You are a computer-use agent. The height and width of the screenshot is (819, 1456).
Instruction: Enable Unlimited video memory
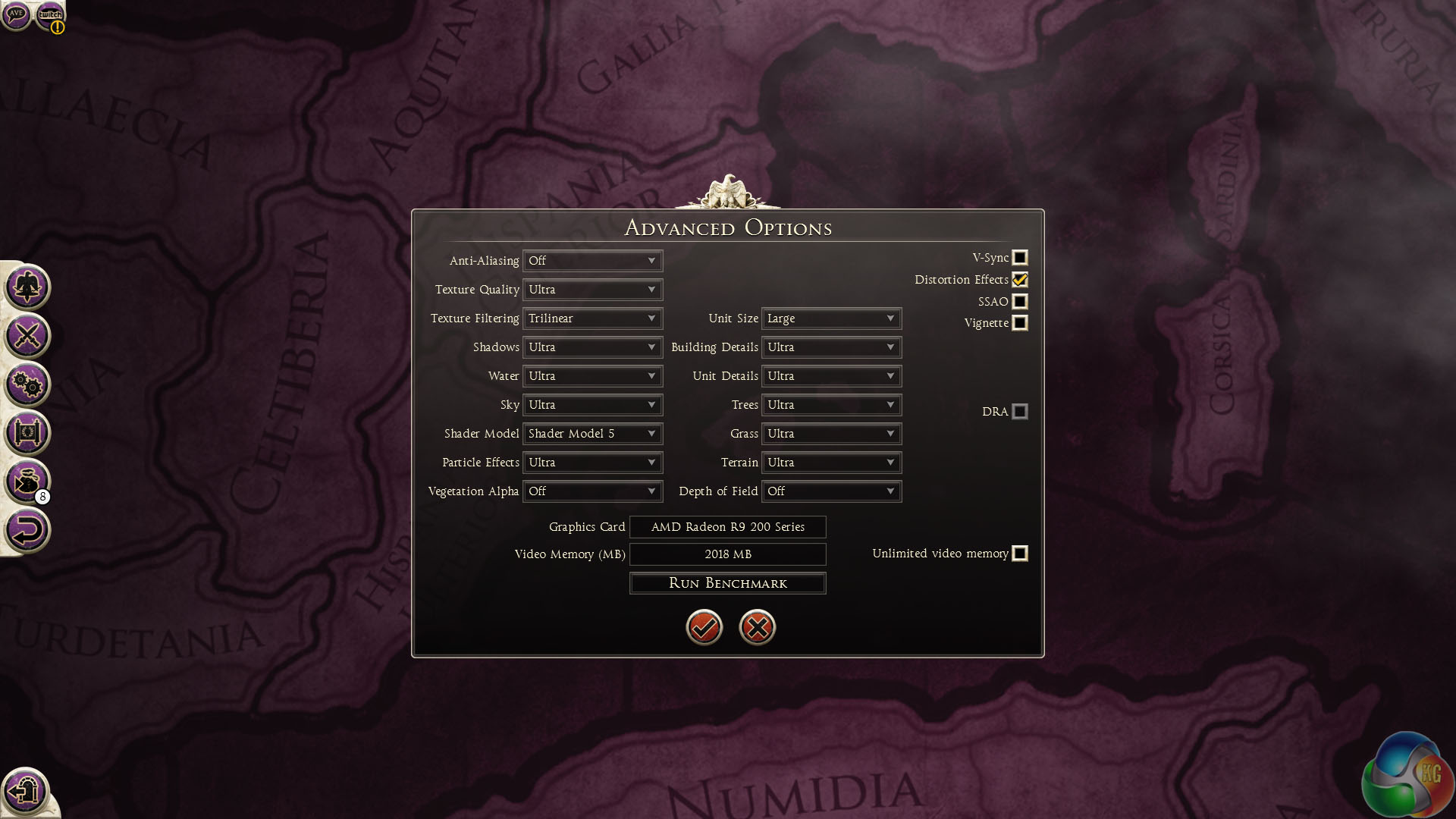click(x=1020, y=554)
